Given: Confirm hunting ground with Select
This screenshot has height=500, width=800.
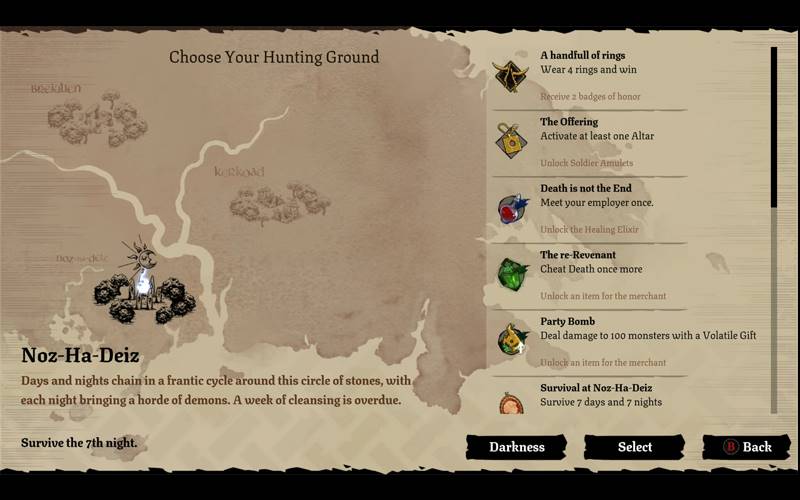Looking at the screenshot, I should coord(634,447).
